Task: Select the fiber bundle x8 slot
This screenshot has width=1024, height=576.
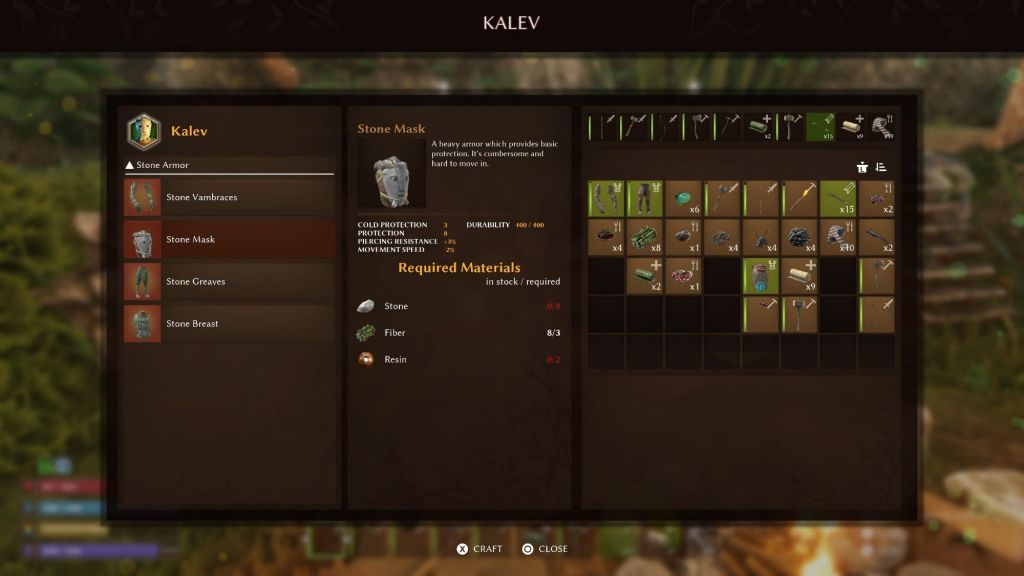Action: tap(645, 237)
